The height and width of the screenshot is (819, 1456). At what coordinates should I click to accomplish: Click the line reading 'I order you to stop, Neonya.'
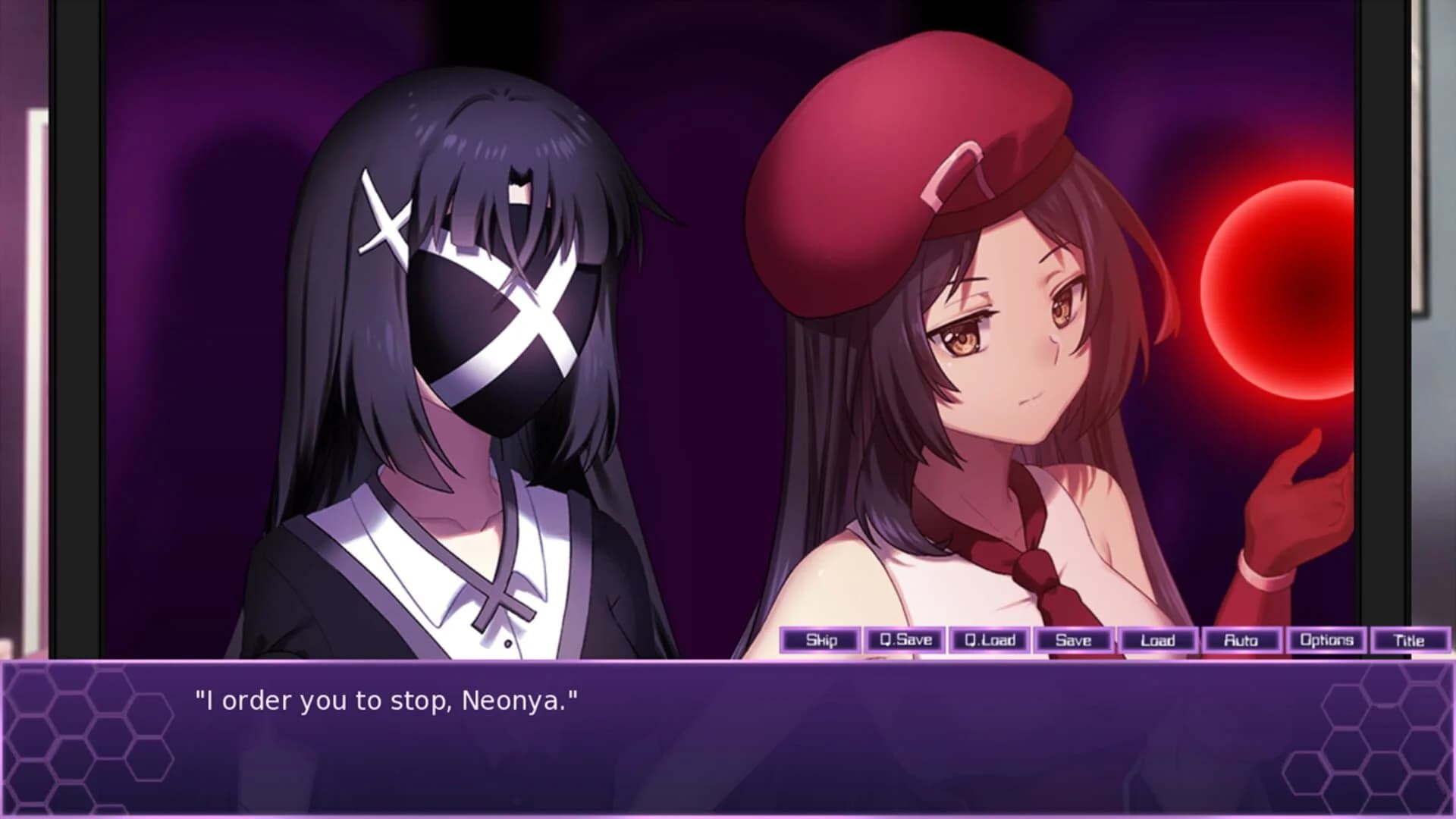pyautogui.click(x=387, y=701)
